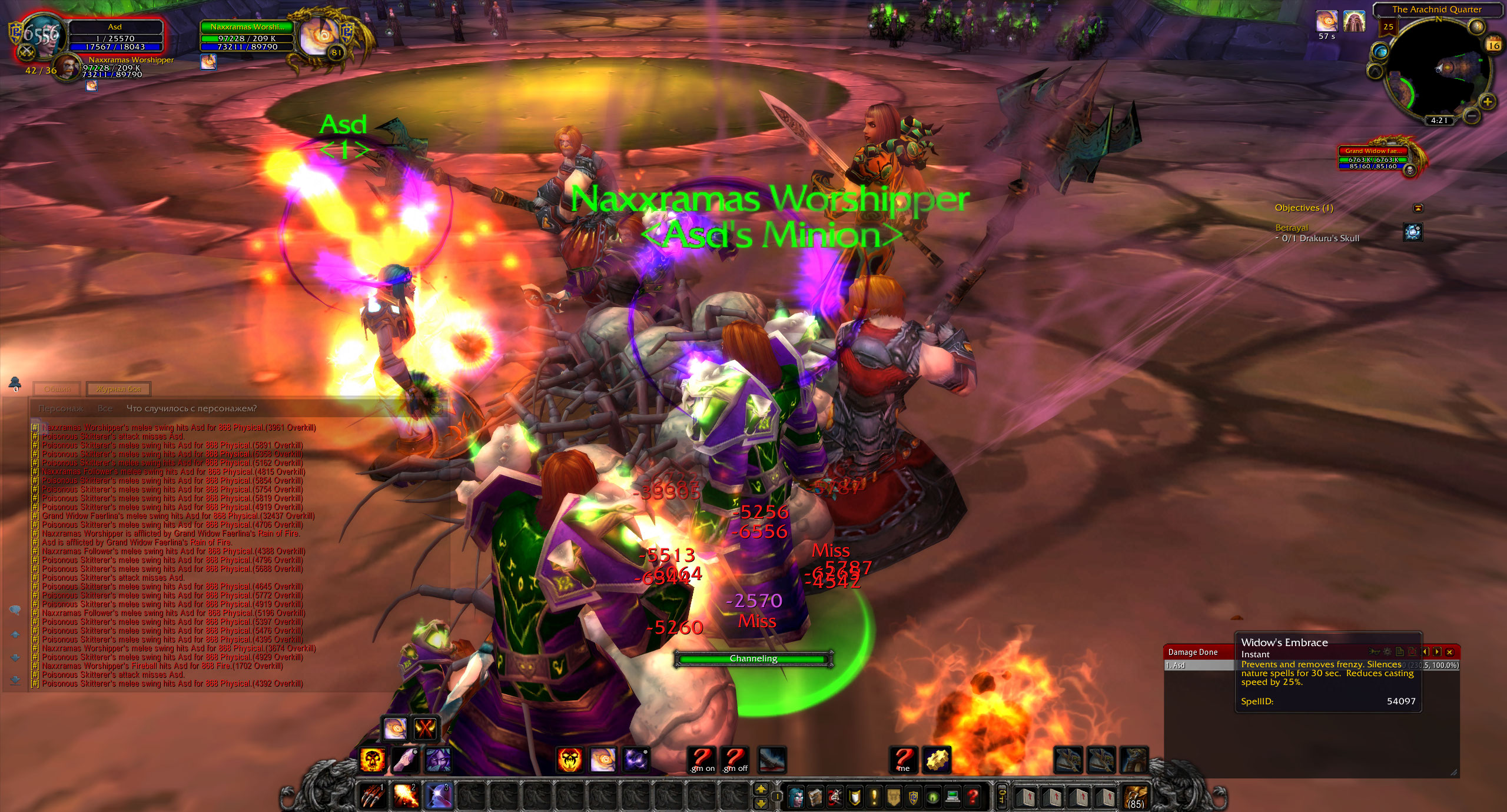Use the Betrayal quest item icon
Viewport: 1507px width, 812px height.
(x=1413, y=232)
